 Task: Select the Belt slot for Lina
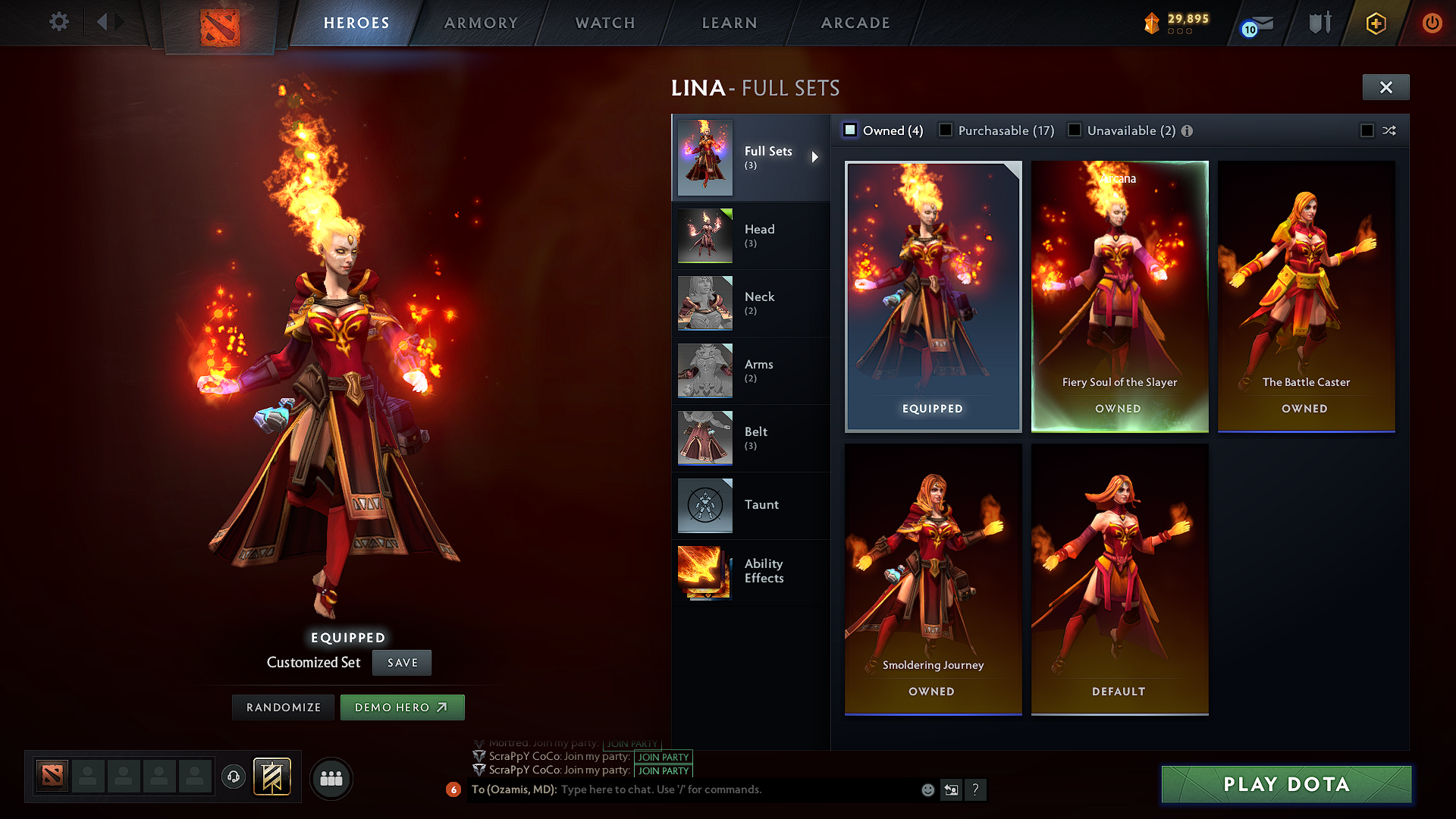click(x=751, y=438)
